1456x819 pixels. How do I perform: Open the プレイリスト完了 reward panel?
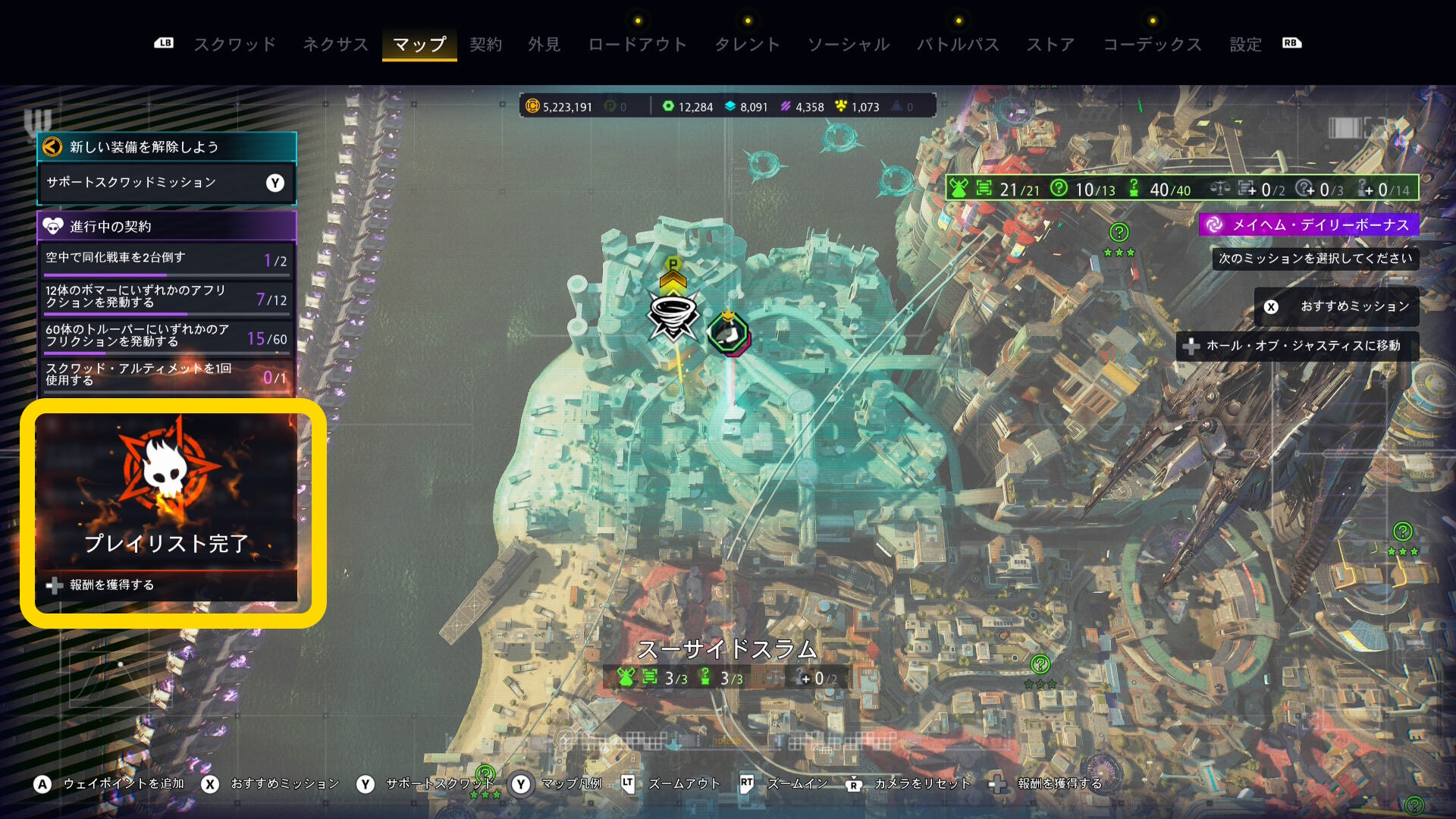pos(166,493)
